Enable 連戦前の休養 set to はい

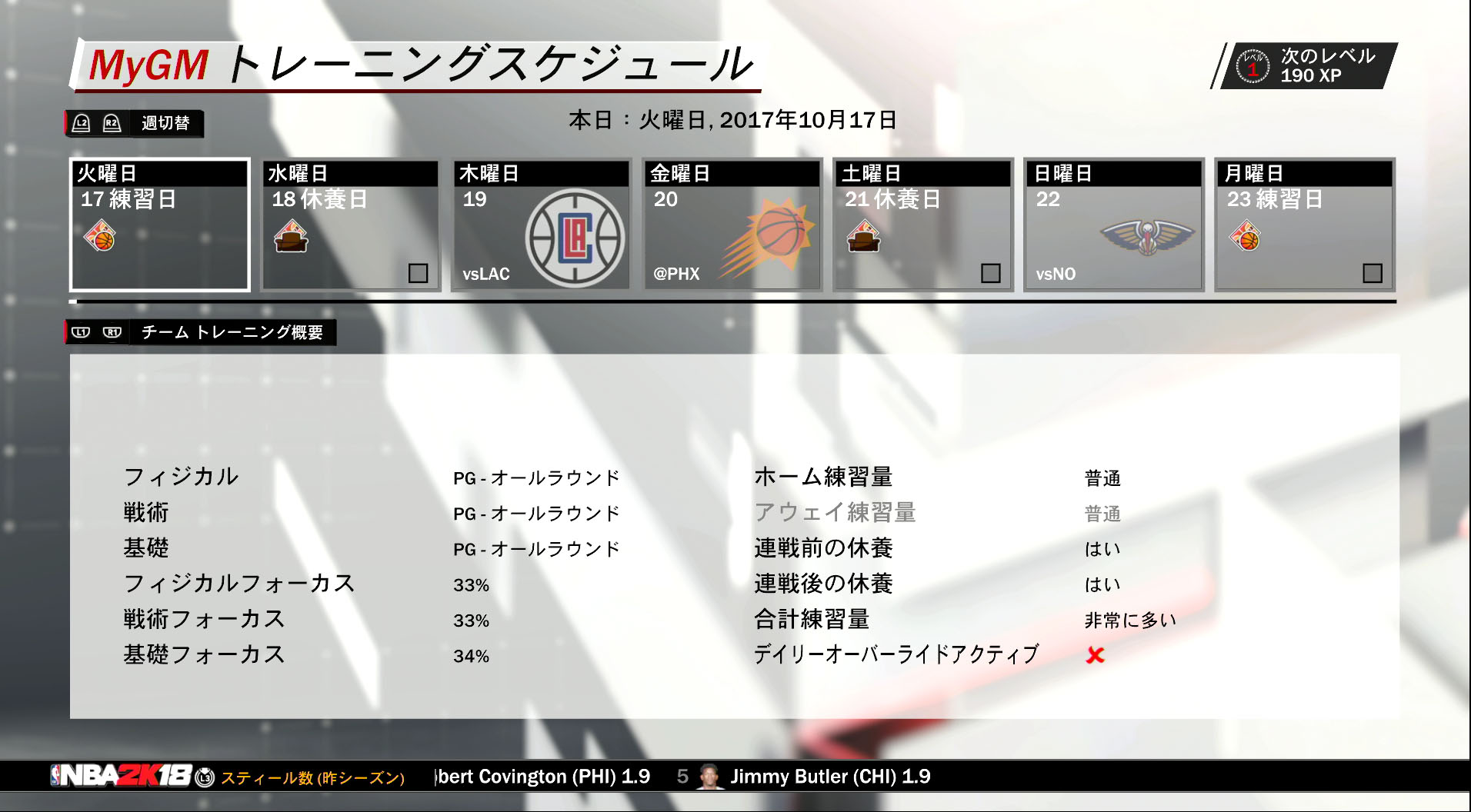click(x=1102, y=548)
